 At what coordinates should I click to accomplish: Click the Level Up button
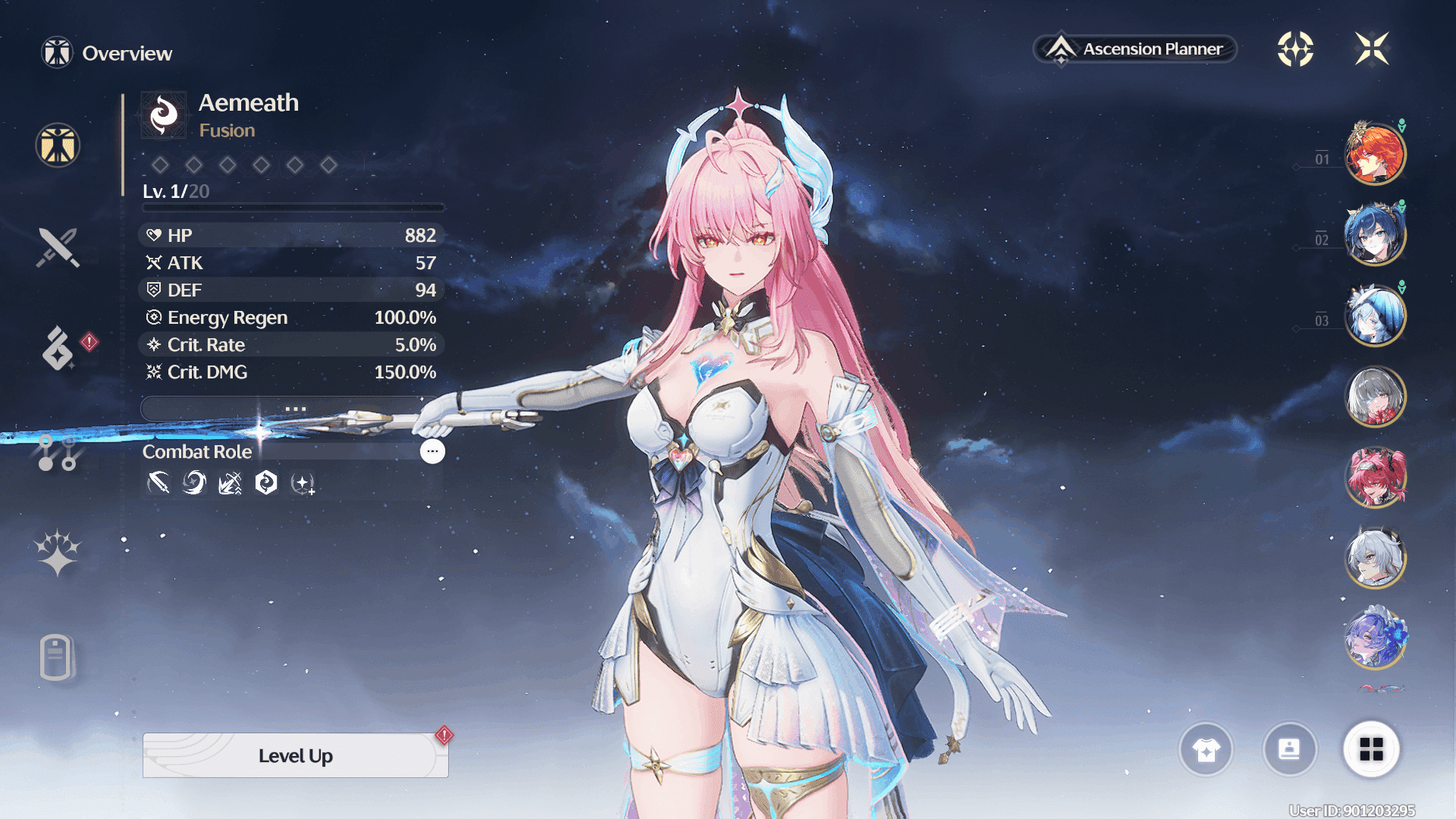[x=295, y=755]
